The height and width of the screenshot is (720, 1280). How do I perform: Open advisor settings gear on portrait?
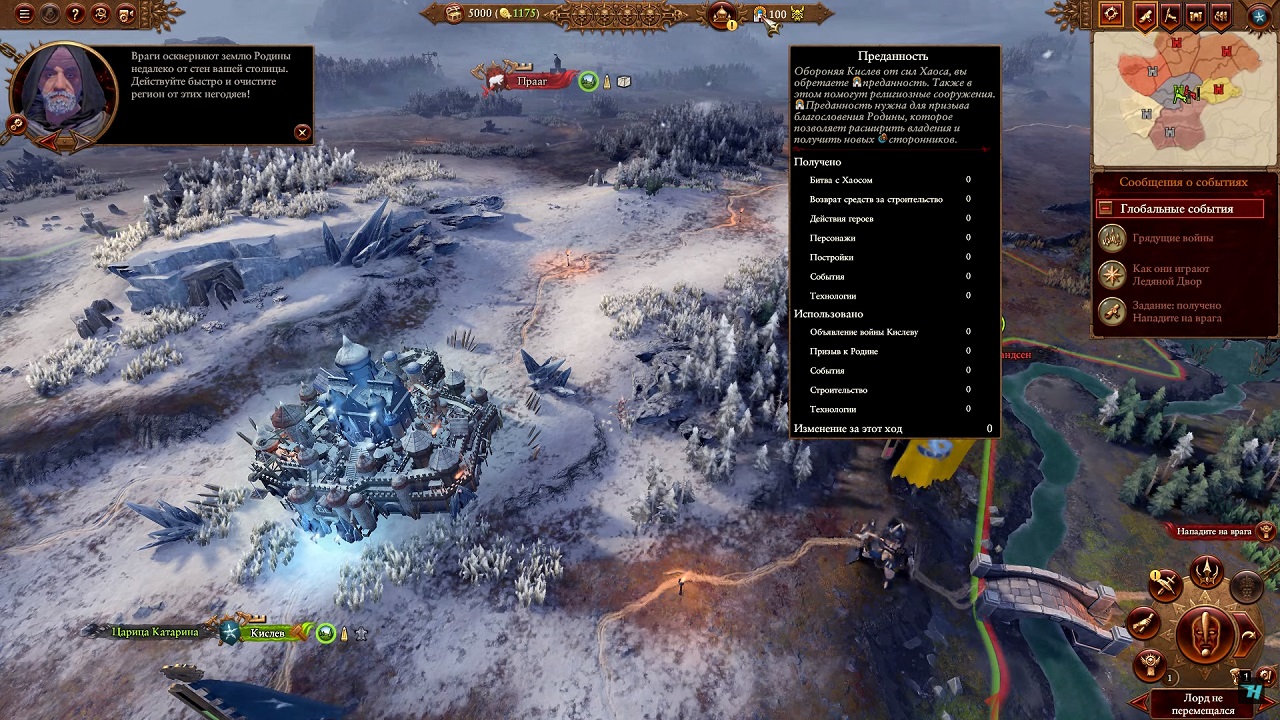pos(16,124)
